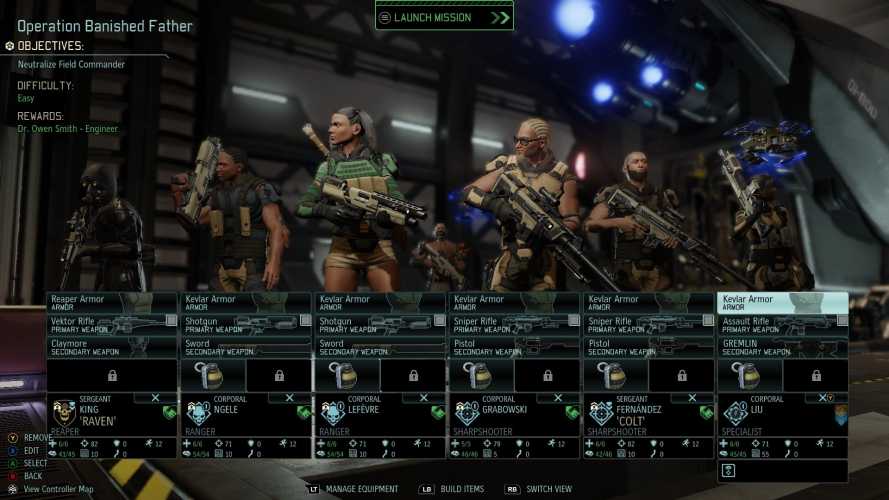889x500 pixels.
Task: Open the GREMLIN secondary weapon slot
Action: [782, 347]
